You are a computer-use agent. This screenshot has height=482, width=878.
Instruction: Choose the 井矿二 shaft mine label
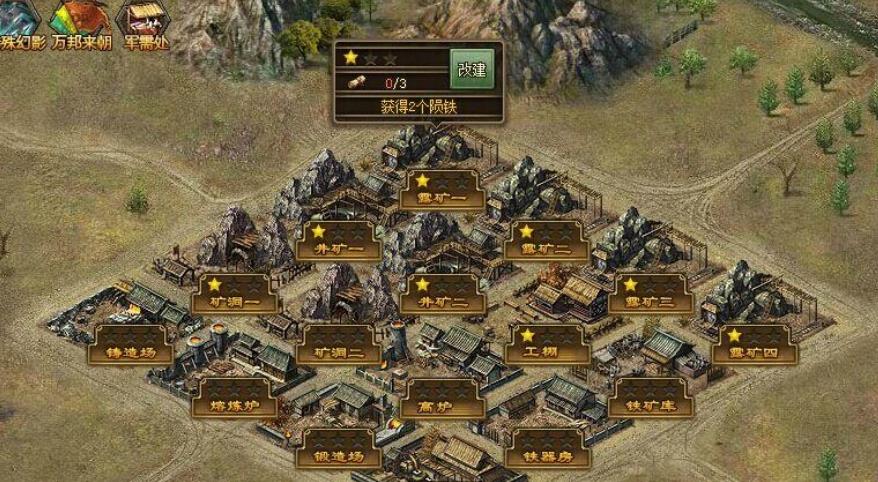click(x=442, y=297)
